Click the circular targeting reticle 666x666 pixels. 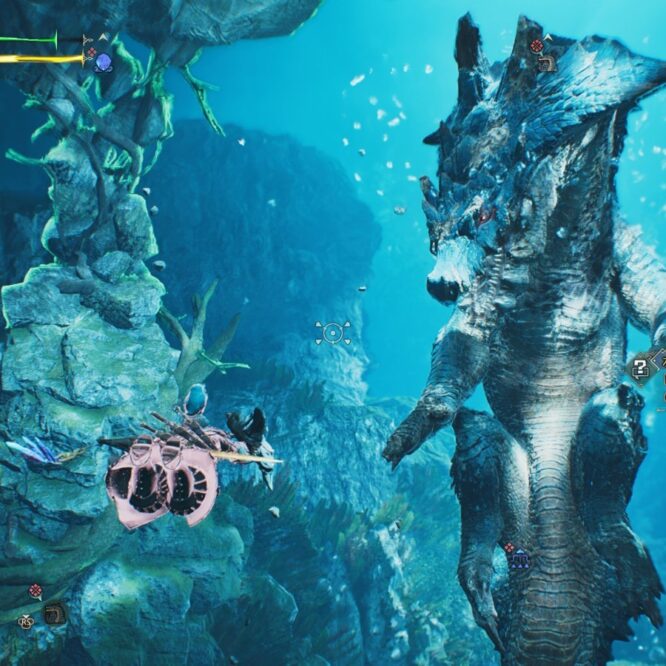coord(332,333)
